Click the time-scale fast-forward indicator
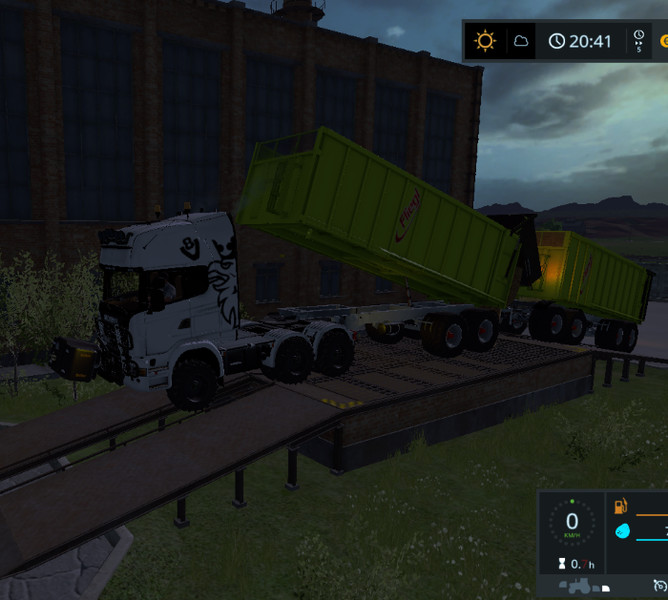 [638, 41]
